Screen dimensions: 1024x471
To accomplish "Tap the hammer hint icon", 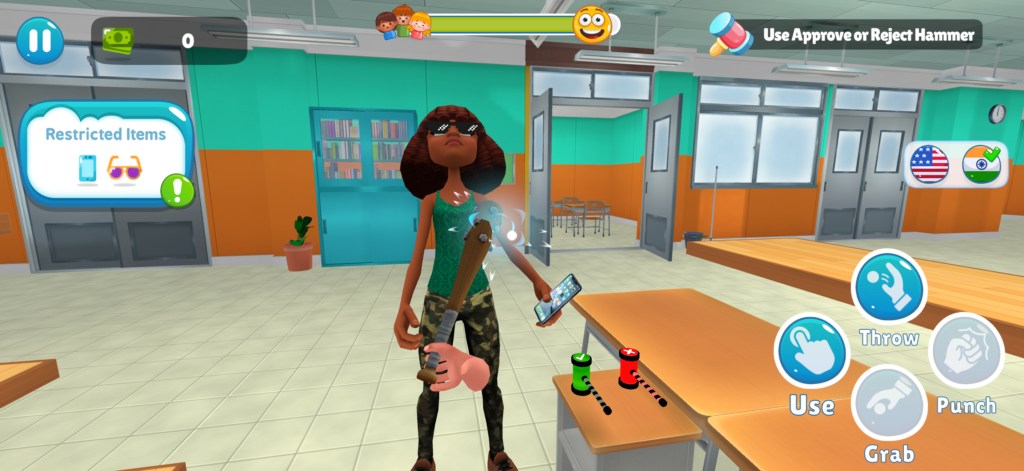I will [730, 34].
